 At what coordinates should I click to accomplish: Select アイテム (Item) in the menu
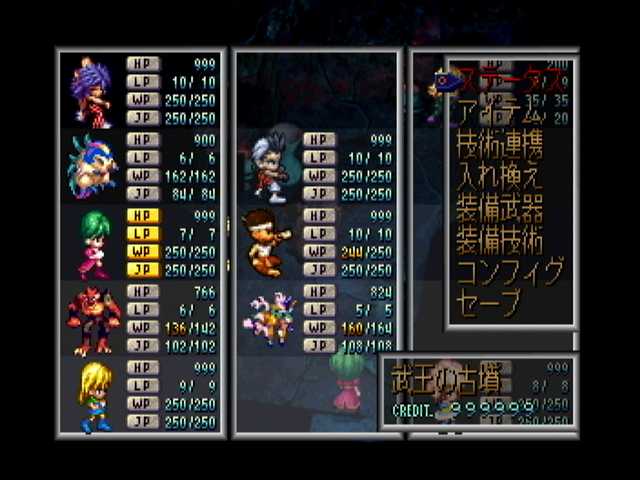tap(498, 111)
